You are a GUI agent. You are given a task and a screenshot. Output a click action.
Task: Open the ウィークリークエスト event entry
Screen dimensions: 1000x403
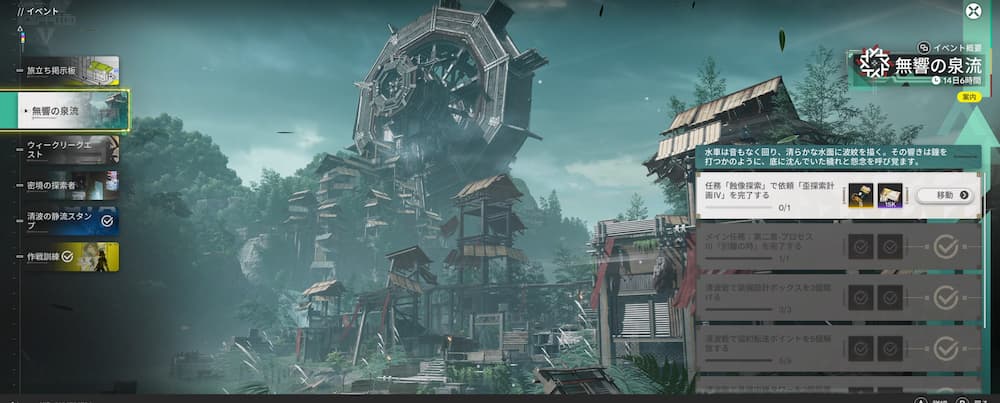(x=68, y=150)
